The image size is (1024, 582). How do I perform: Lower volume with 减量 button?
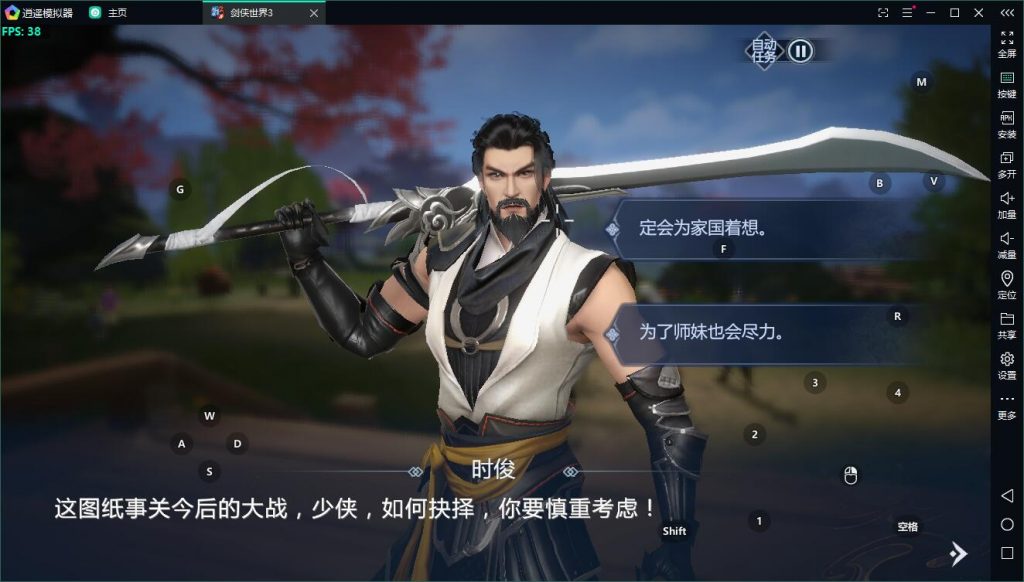coord(1007,245)
